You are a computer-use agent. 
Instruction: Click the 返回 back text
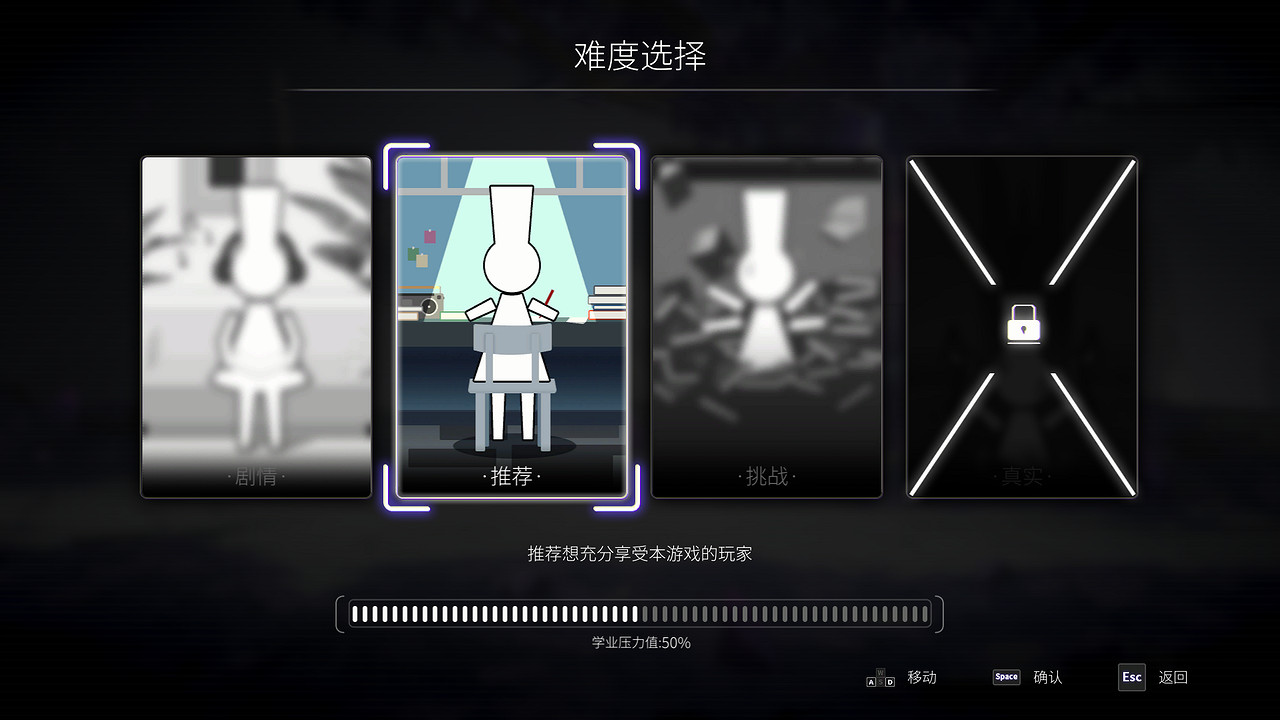[1172, 677]
